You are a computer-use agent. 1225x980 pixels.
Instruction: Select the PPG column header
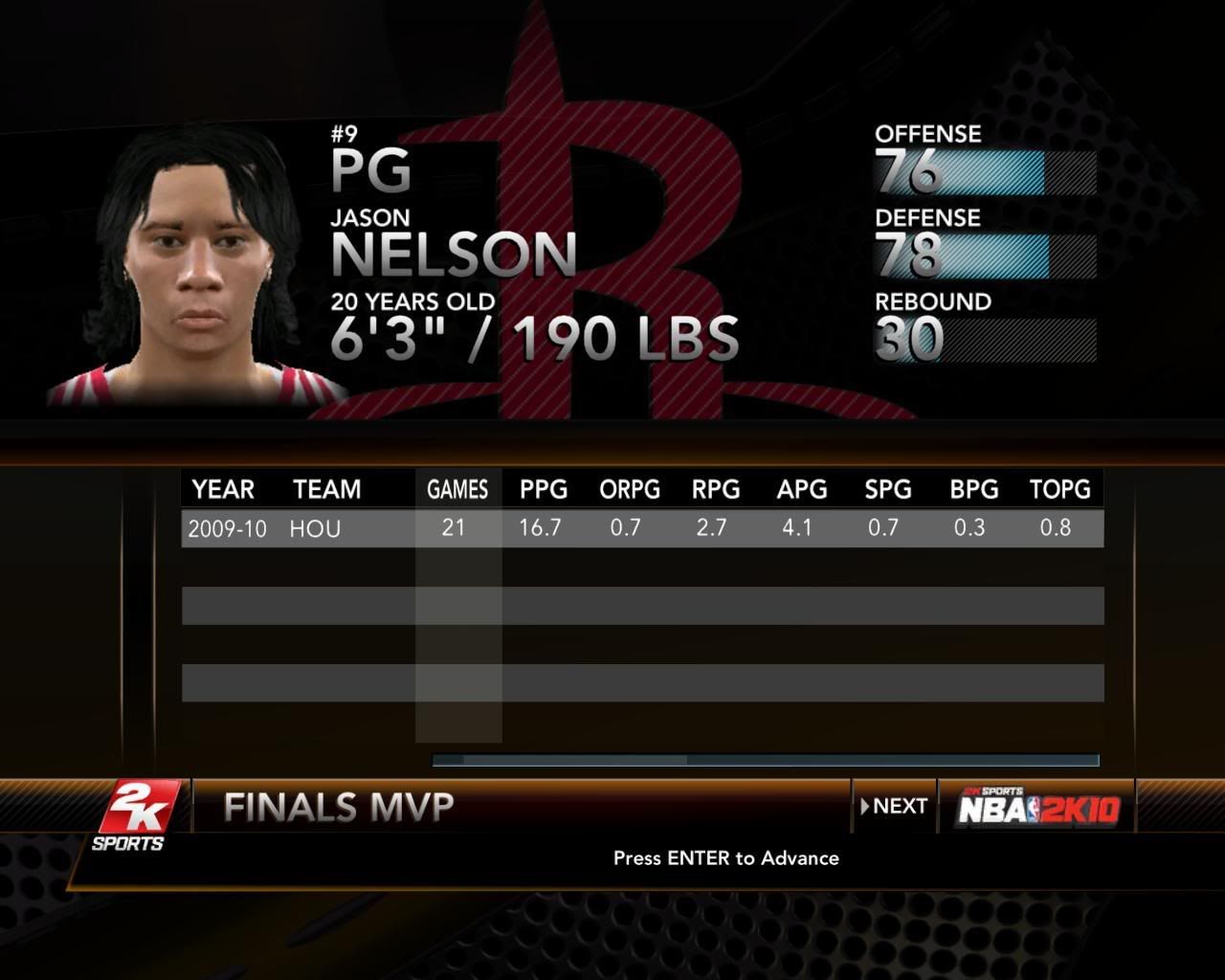[543, 489]
